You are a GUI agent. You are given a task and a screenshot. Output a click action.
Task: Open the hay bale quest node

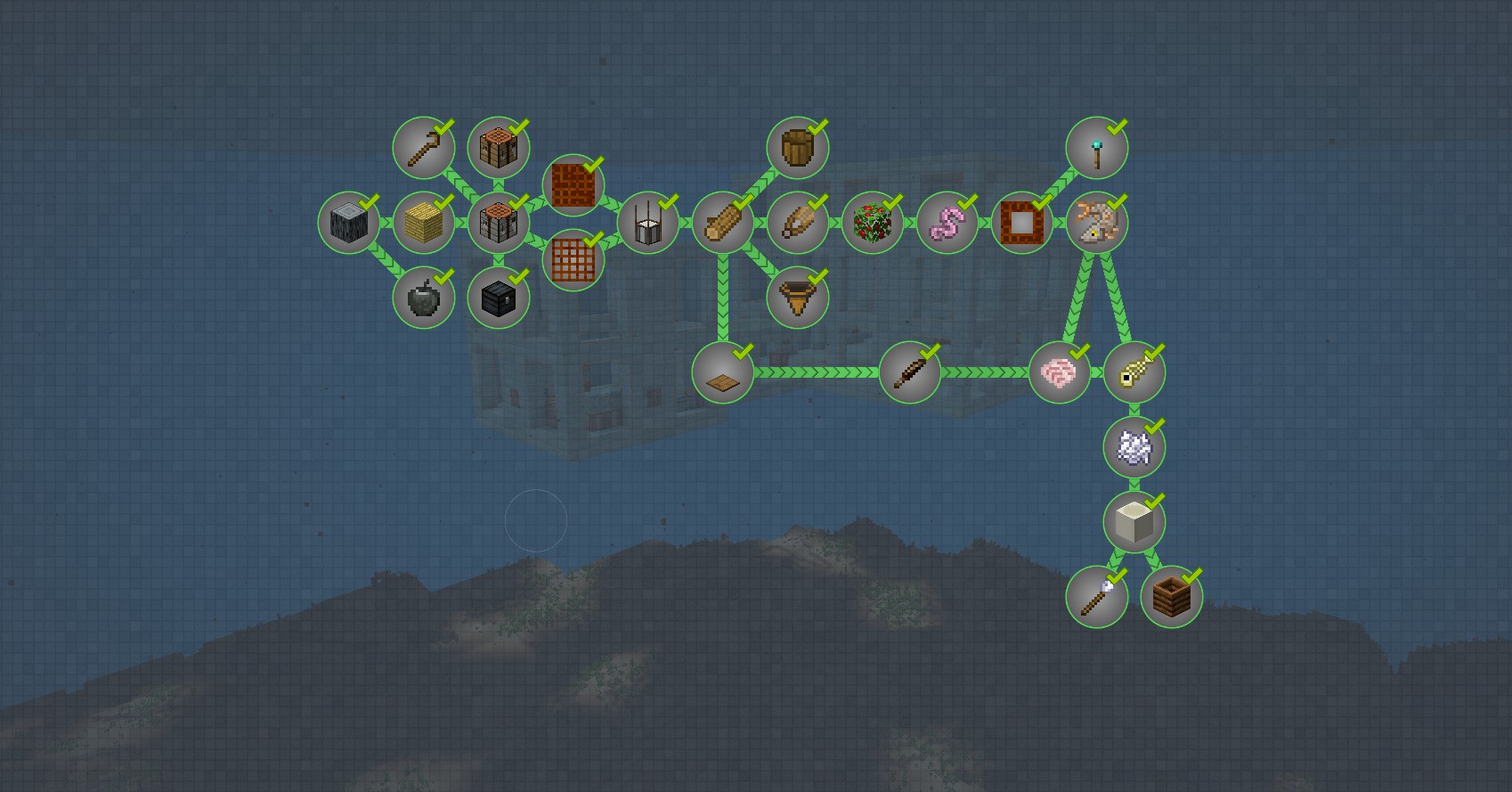click(x=424, y=223)
